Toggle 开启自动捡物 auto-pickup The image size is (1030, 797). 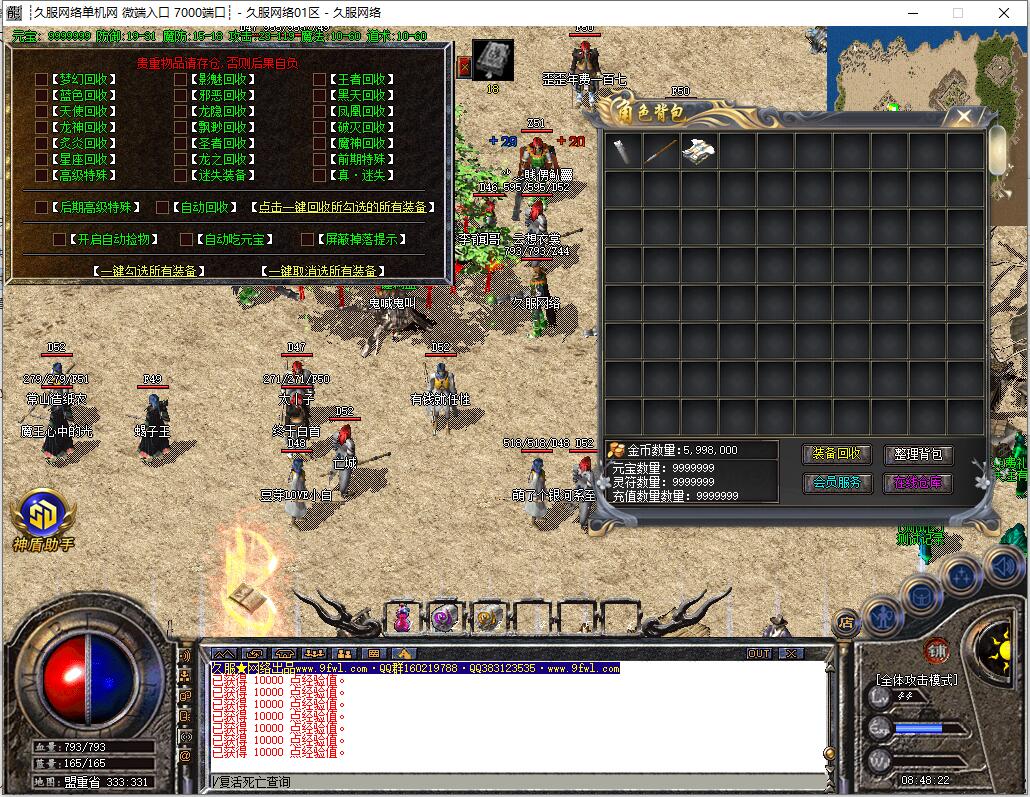(x=59, y=240)
